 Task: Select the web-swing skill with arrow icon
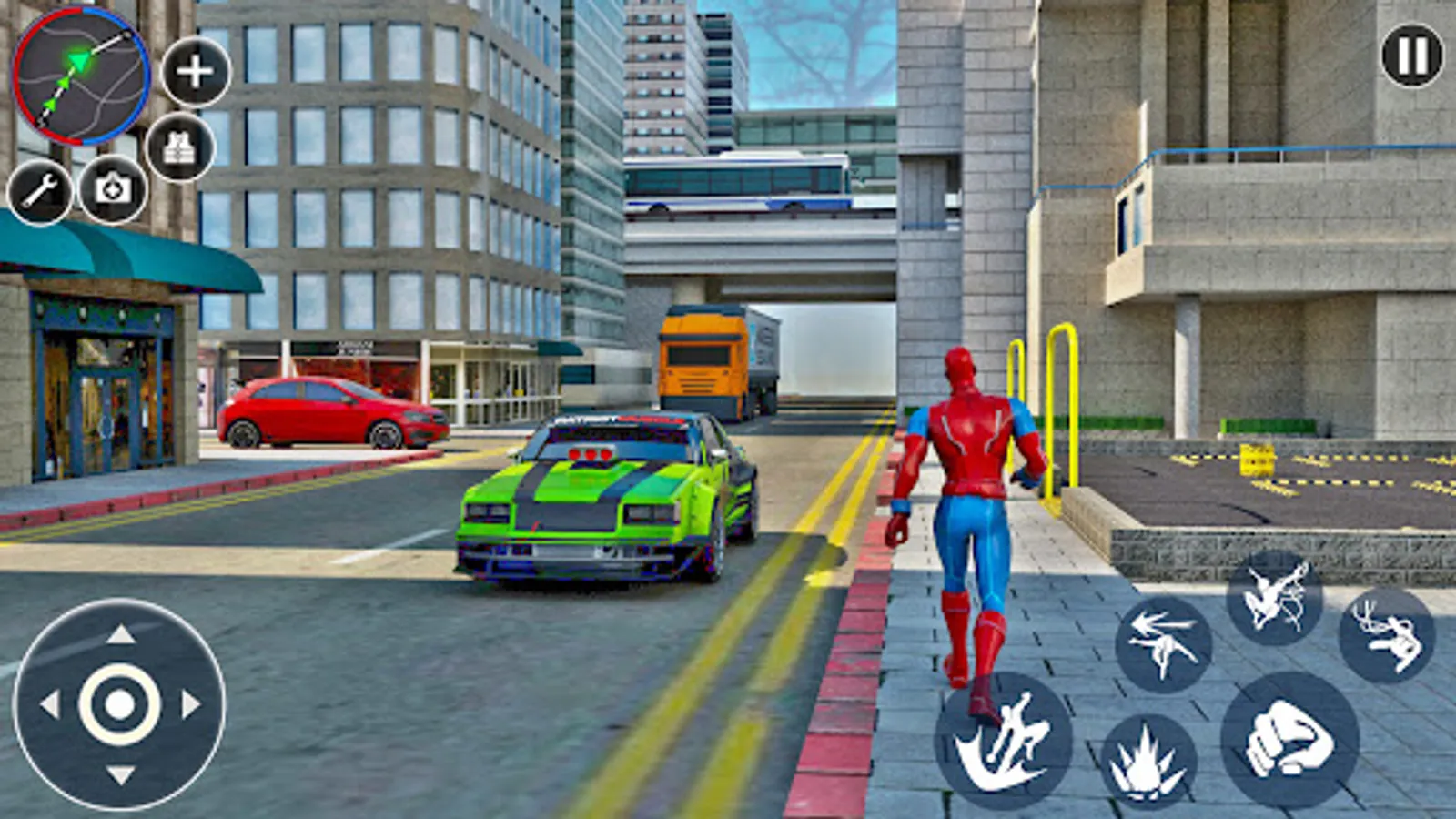[x=1164, y=644]
